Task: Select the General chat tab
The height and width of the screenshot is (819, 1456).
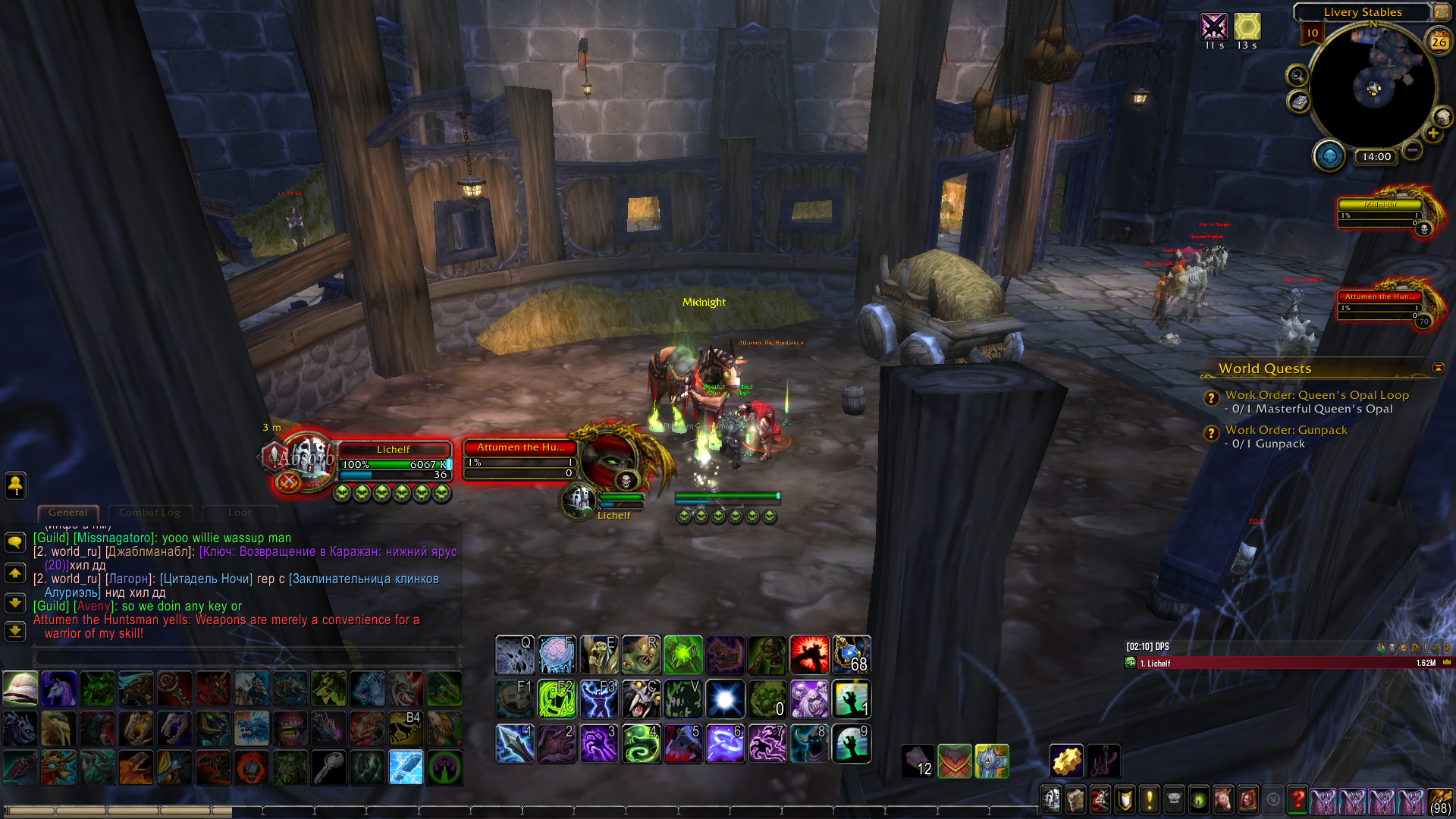Action: click(x=67, y=513)
